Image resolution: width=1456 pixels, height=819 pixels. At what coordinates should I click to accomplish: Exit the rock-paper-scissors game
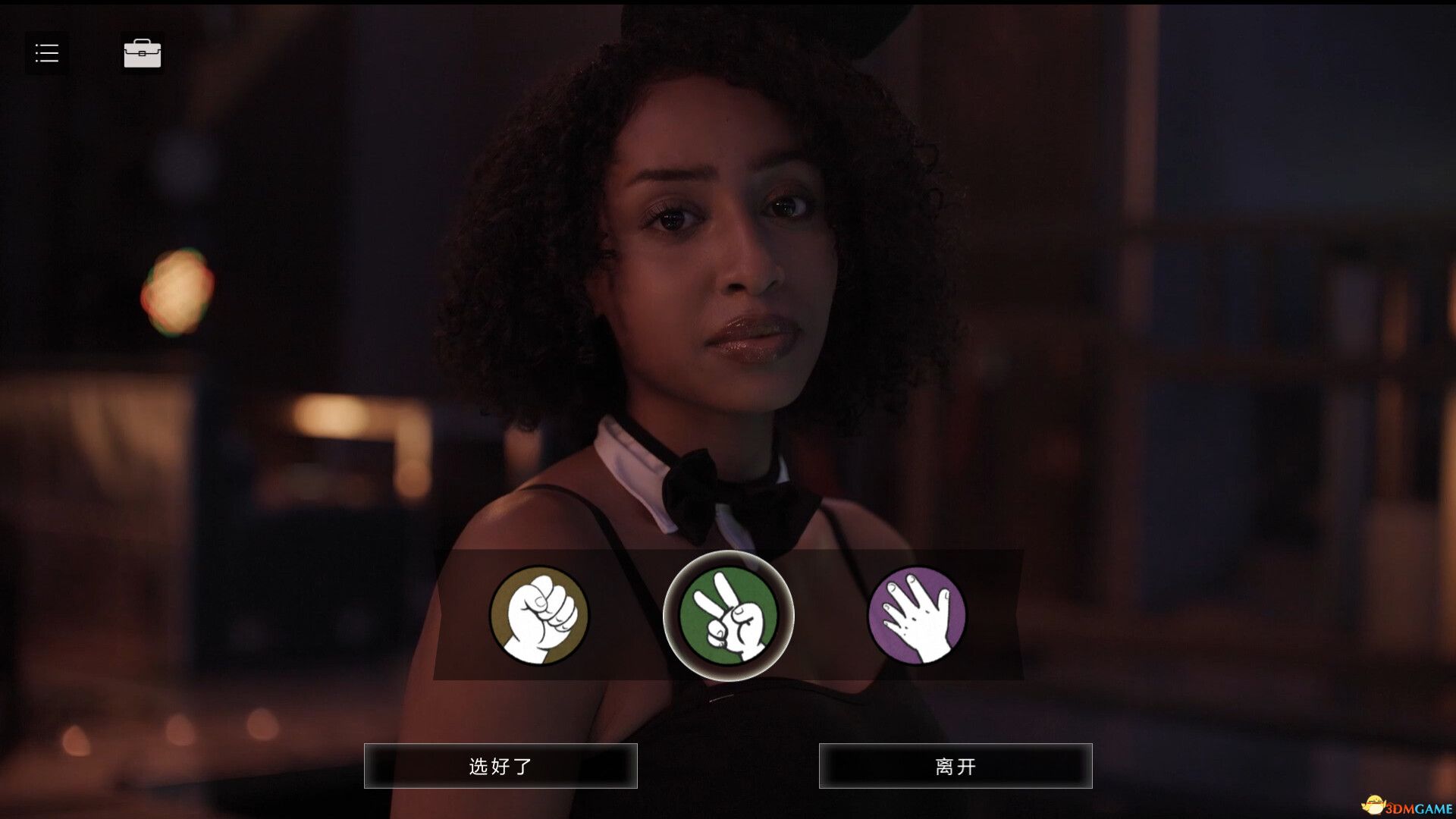coord(955,766)
